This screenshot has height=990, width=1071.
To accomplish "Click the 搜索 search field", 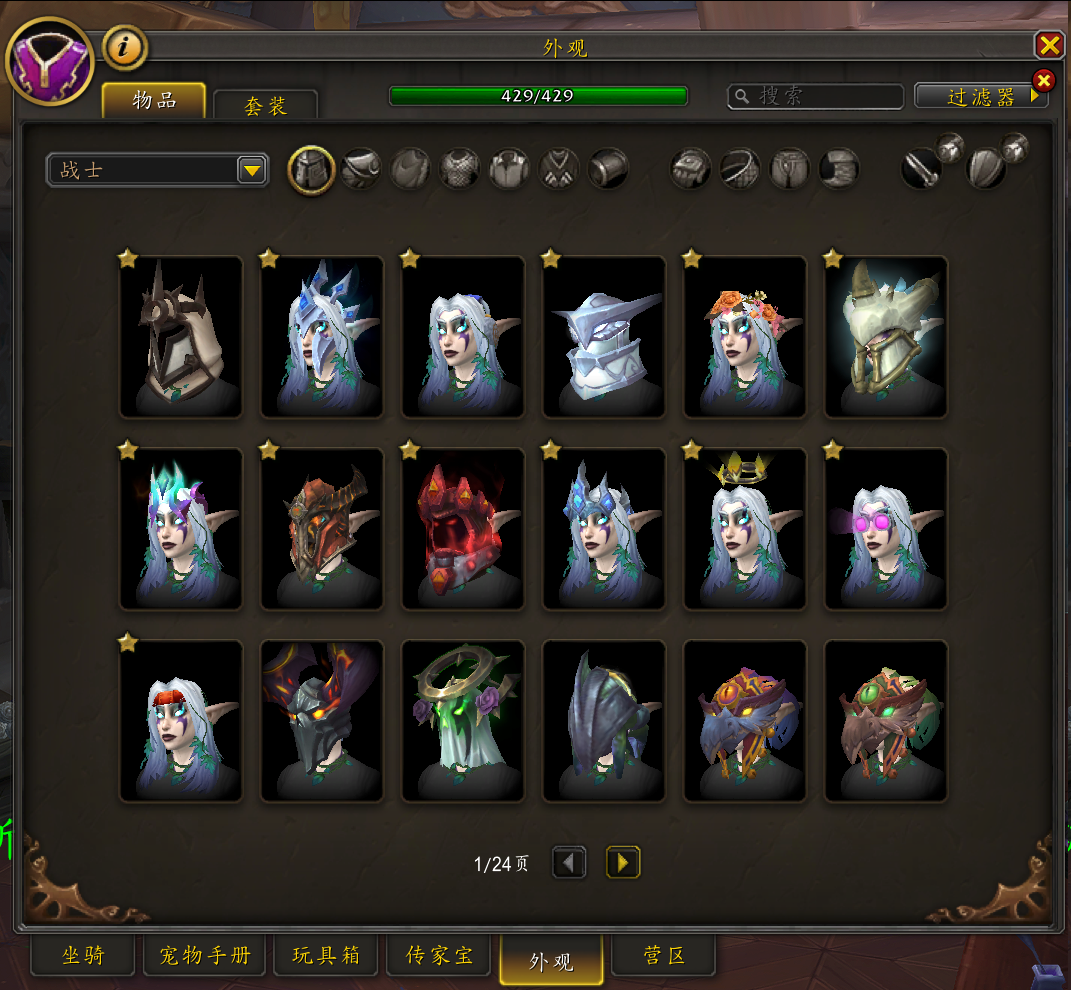I will 817,96.
